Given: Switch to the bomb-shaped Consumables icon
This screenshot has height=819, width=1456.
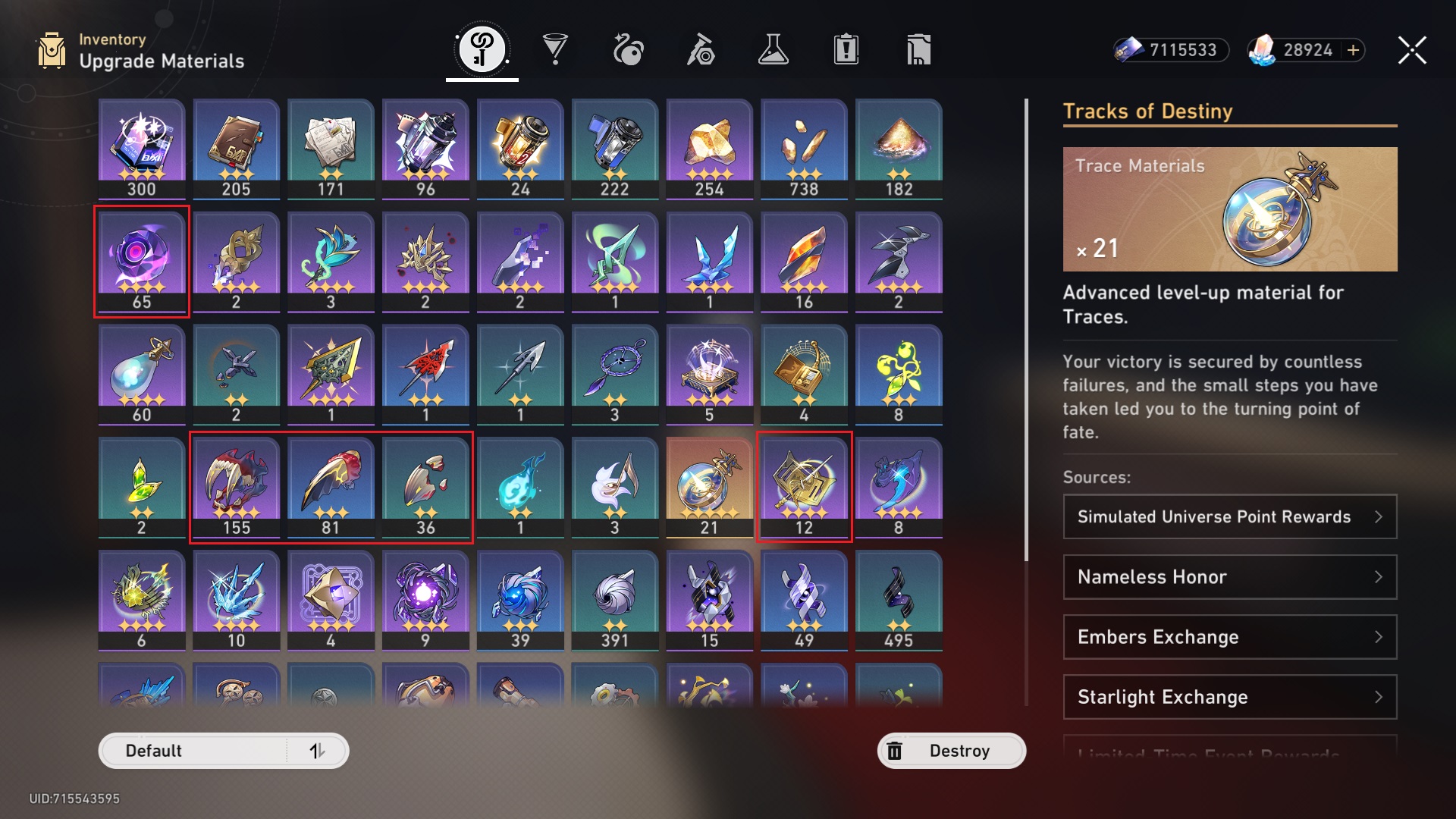Looking at the screenshot, I should [629, 49].
